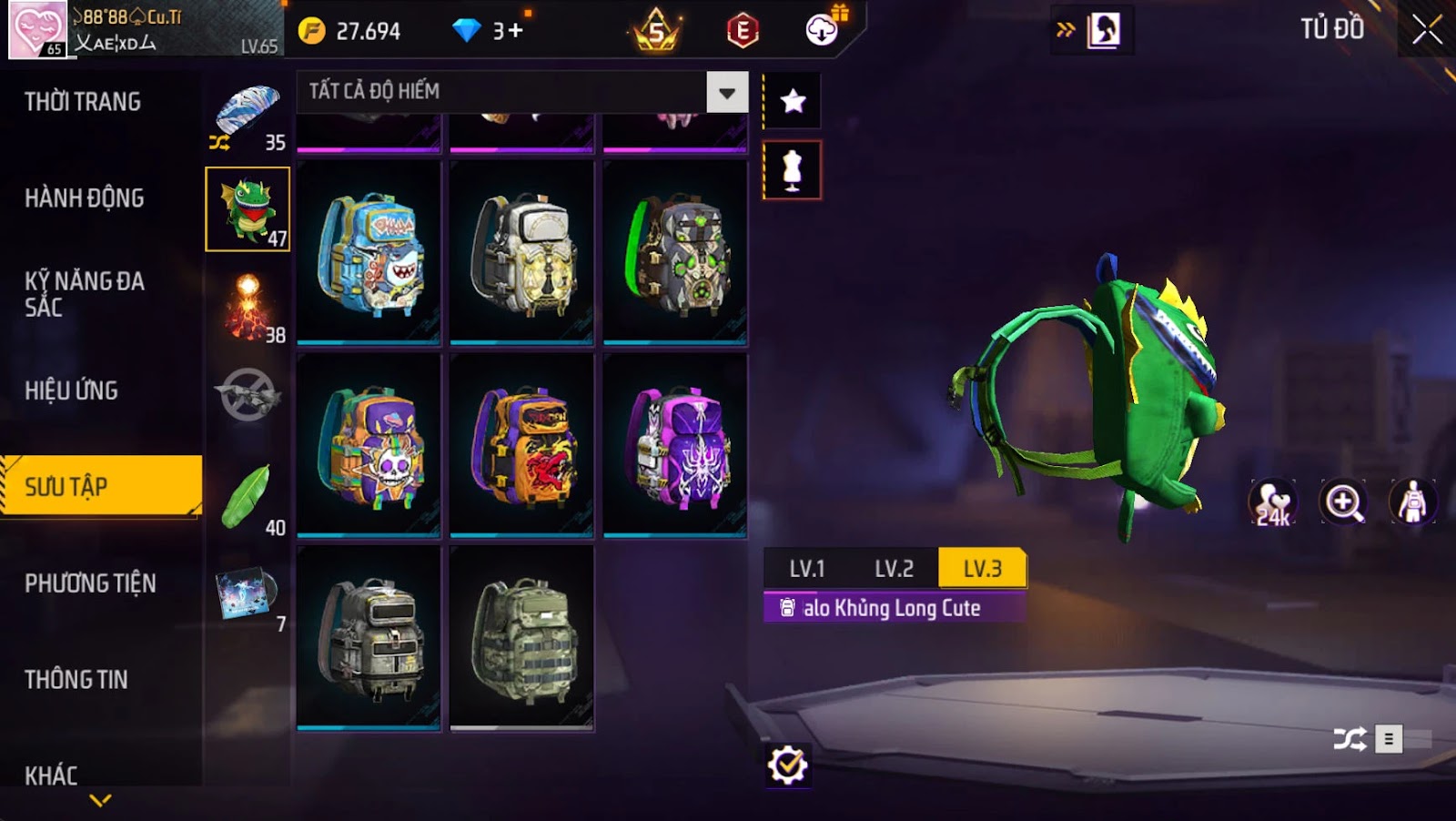Add diamonds with the plus button
This screenshot has width=1456, height=821.
pos(516,31)
